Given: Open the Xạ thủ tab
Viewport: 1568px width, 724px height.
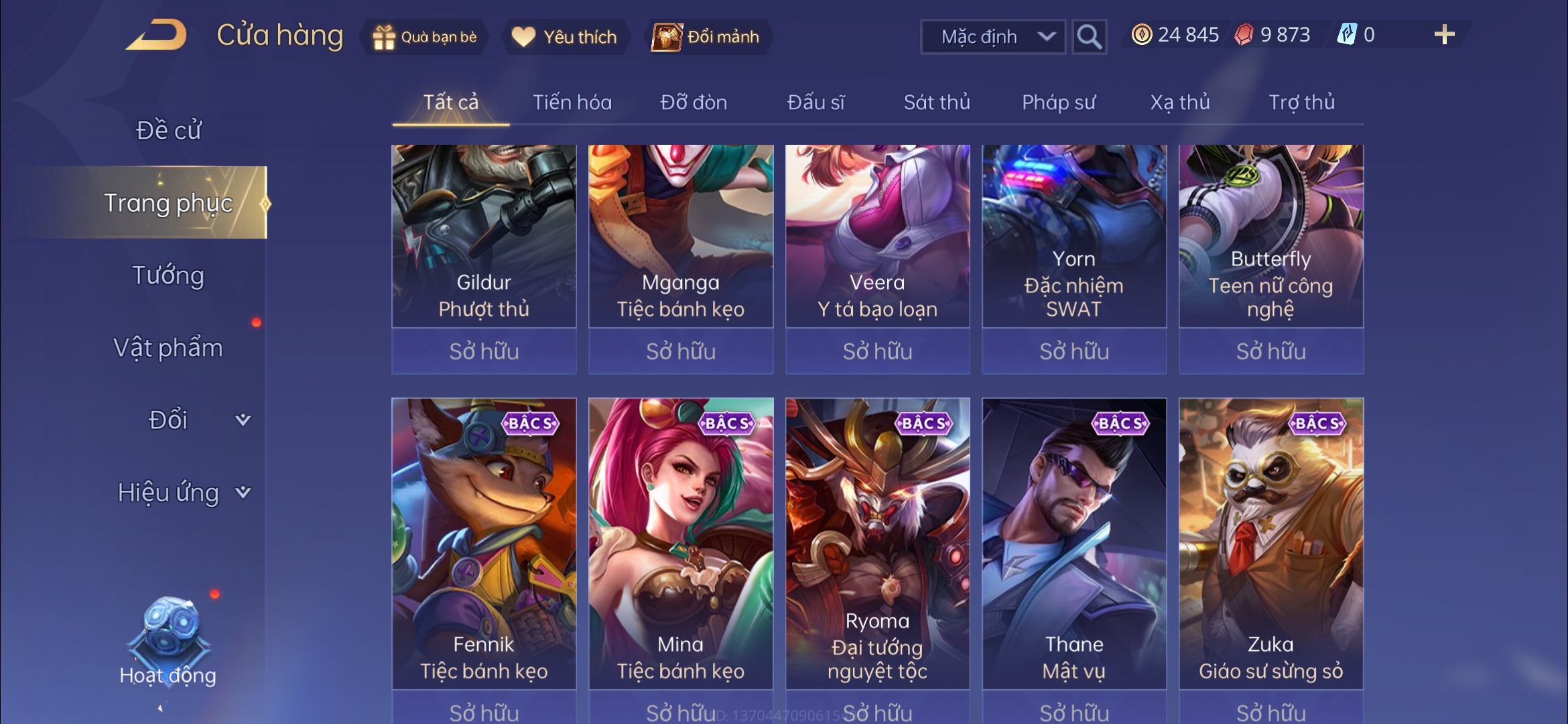Looking at the screenshot, I should coord(1180,102).
